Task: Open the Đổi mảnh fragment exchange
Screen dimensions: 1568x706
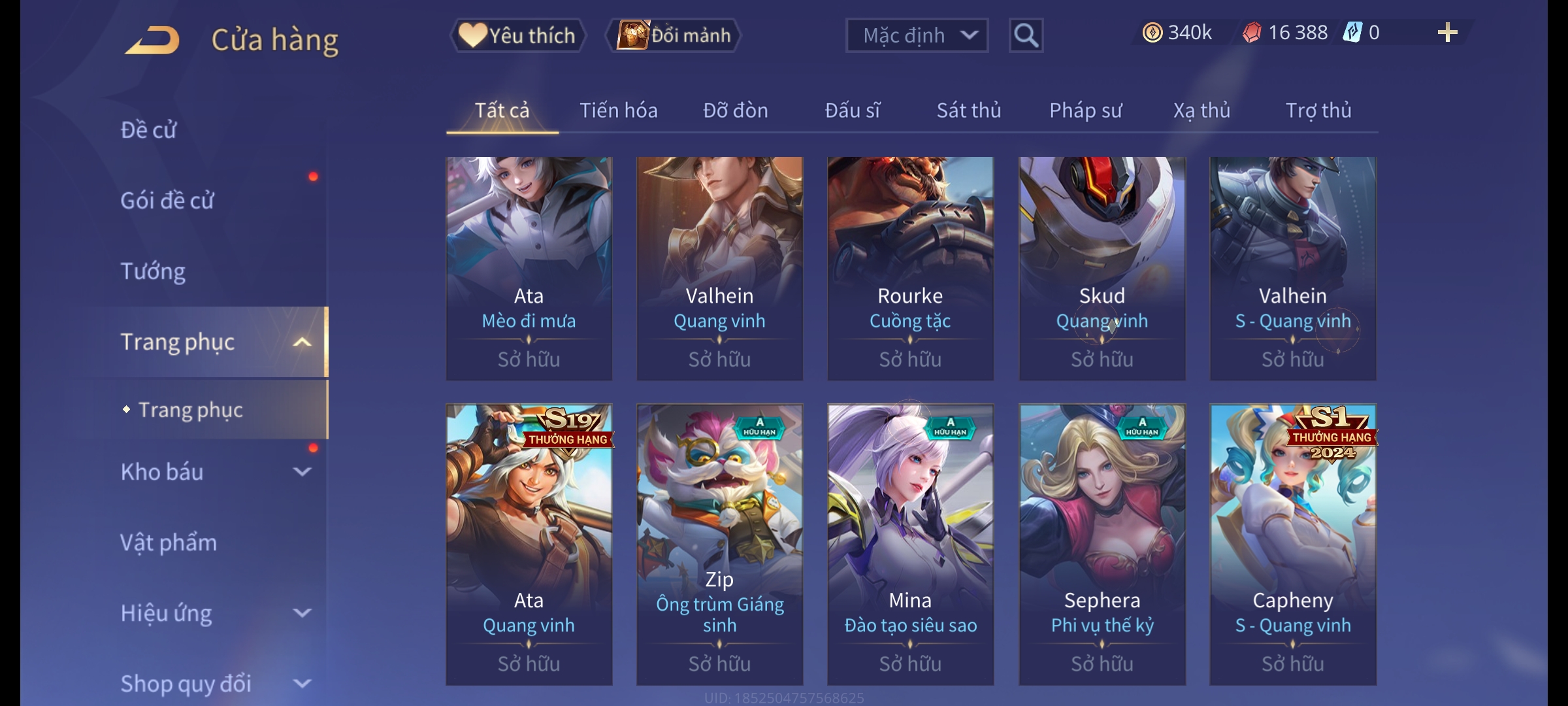Action: 674,35
